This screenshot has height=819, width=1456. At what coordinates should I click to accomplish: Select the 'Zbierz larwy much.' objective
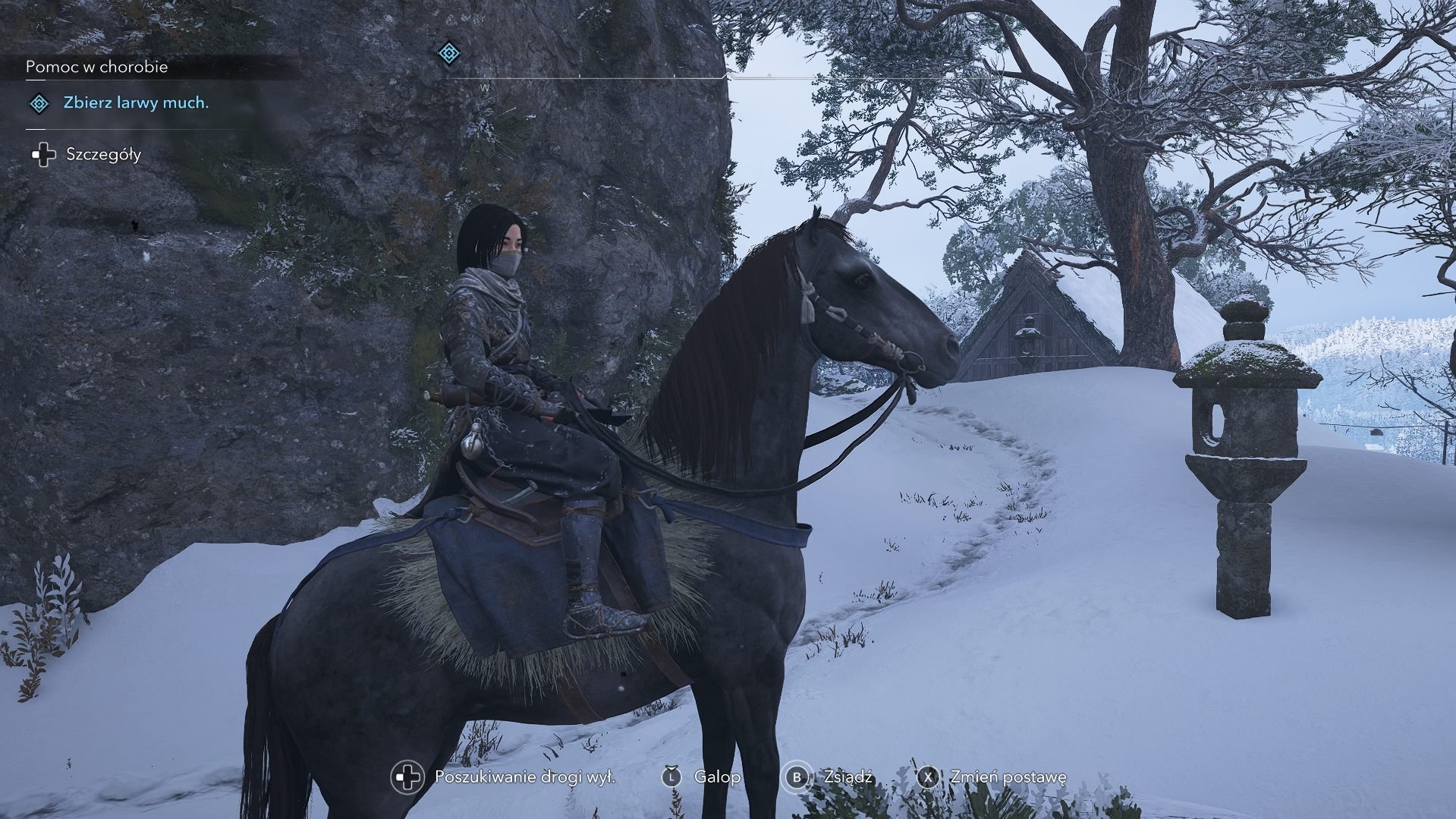[136, 103]
